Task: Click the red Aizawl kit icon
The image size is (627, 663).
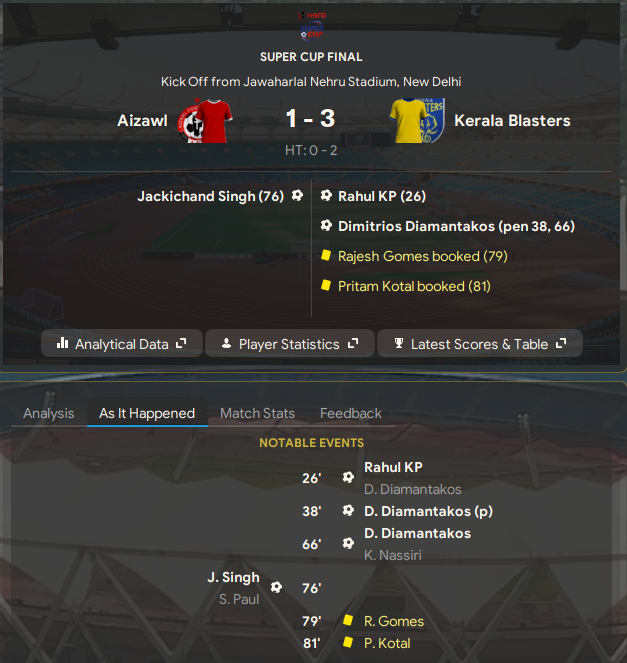Action: (x=208, y=121)
